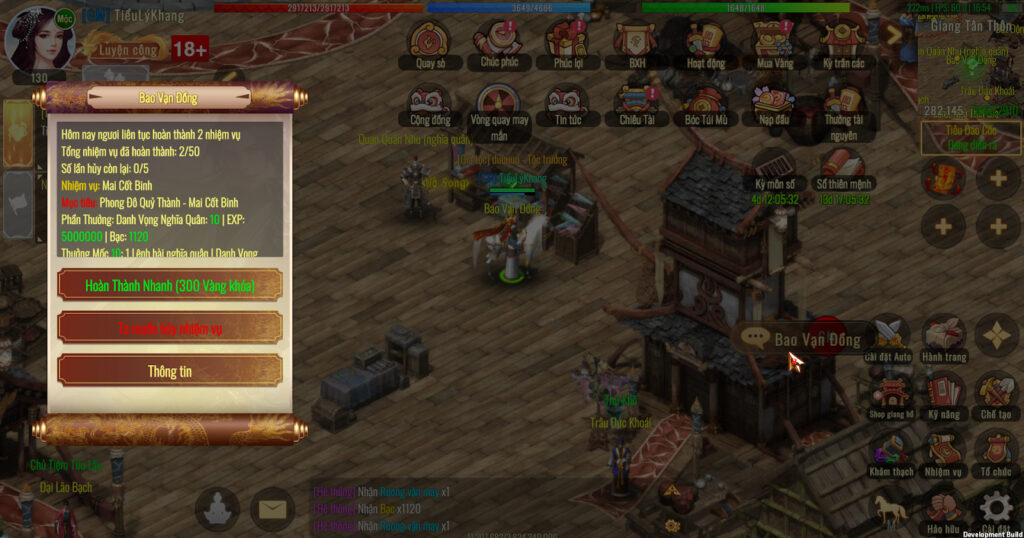Open the Nạp đầu first-recharge offer

tap(773, 101)
